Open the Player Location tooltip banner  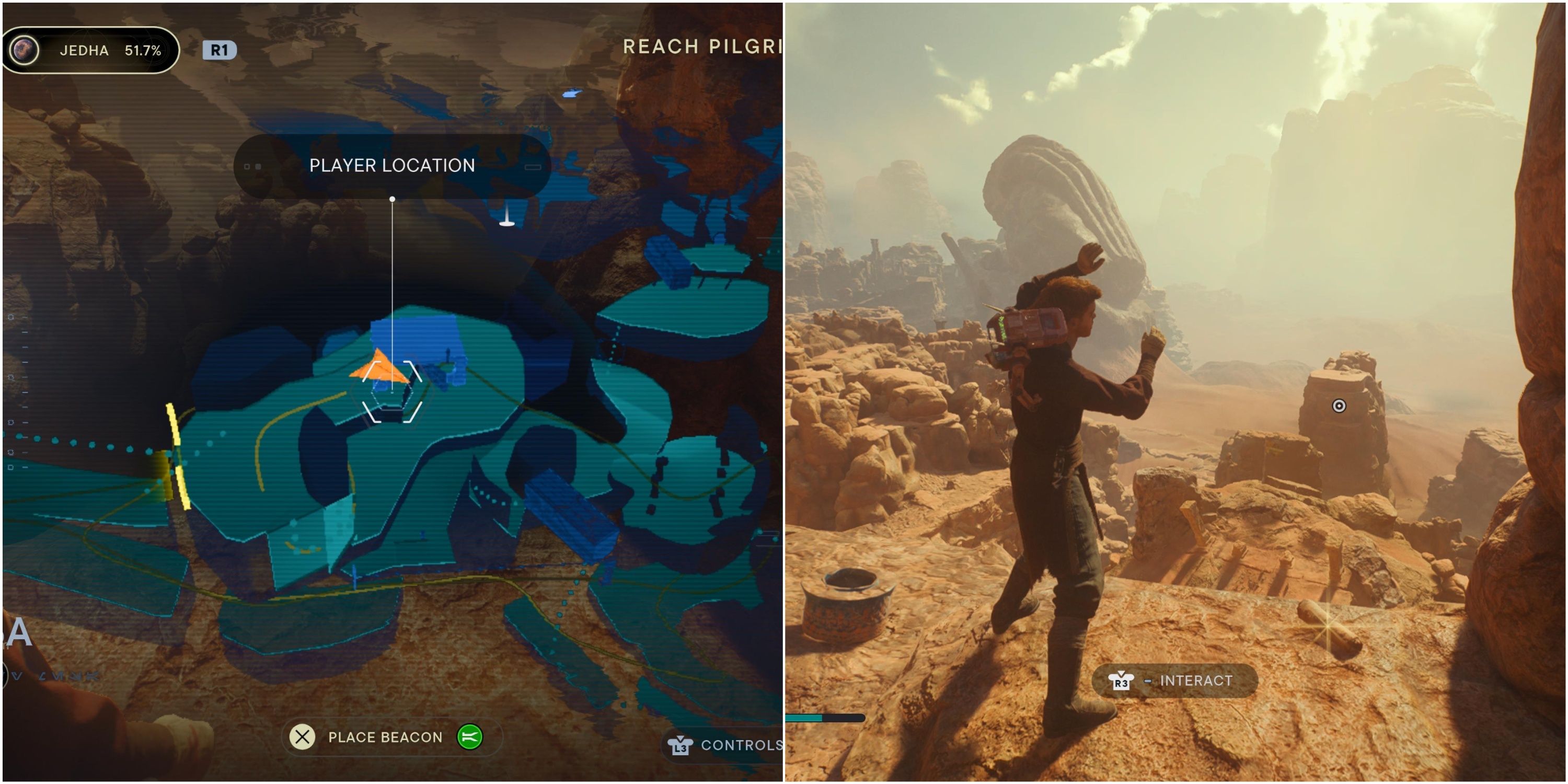point(393,165)
